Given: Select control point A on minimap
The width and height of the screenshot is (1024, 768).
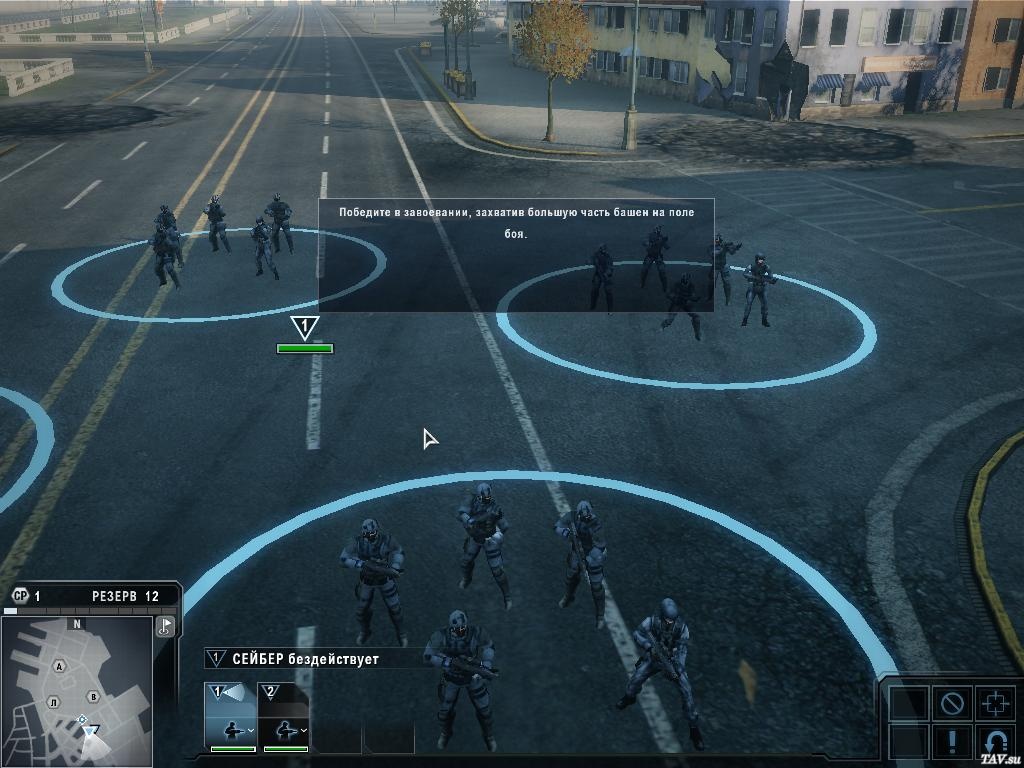Looking at the screenshot, I should coord(60,666).
